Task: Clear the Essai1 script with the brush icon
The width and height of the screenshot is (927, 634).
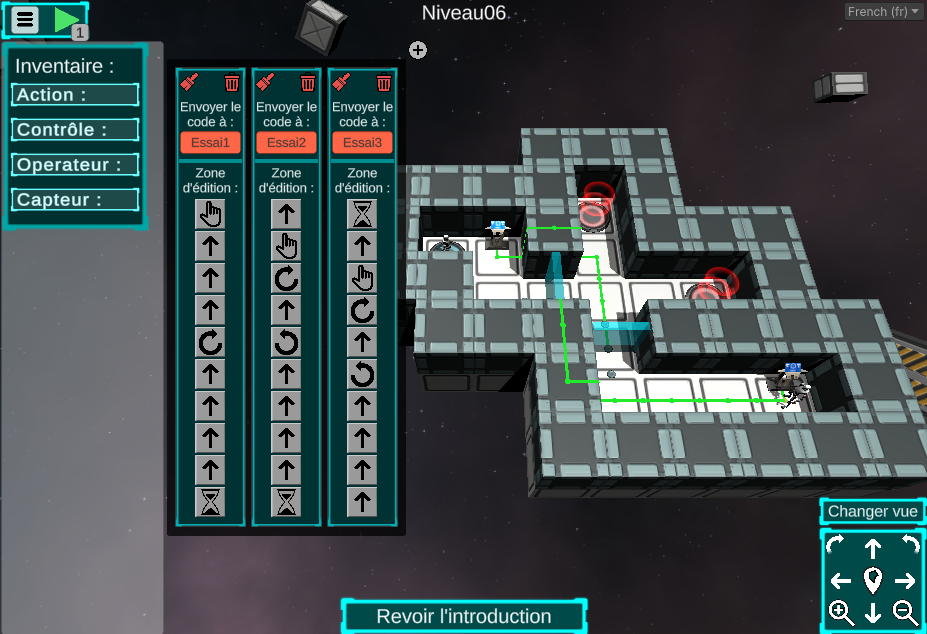Action: 190,83
